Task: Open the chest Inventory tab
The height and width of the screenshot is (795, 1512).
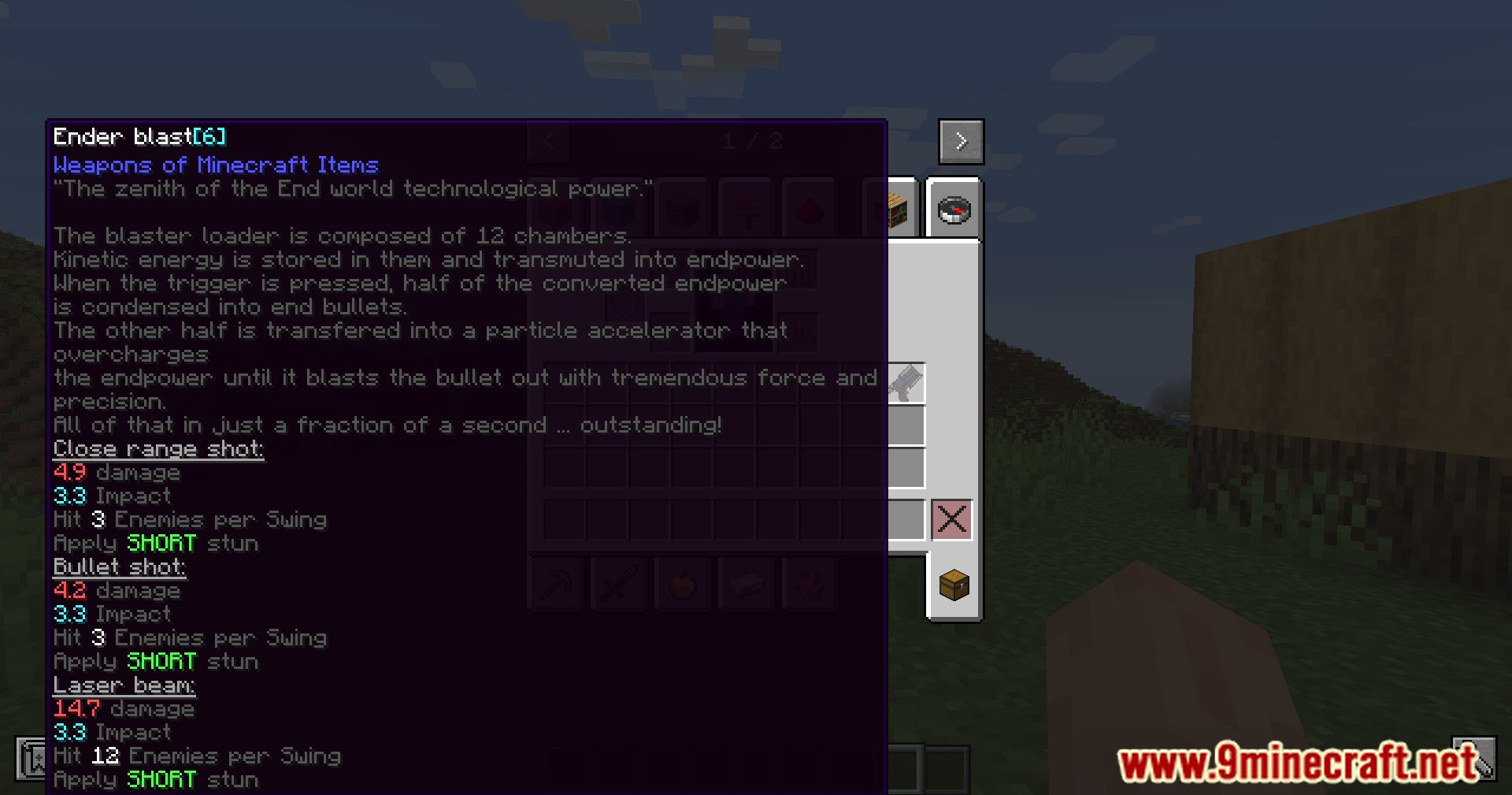Action: tap(954, 586)
